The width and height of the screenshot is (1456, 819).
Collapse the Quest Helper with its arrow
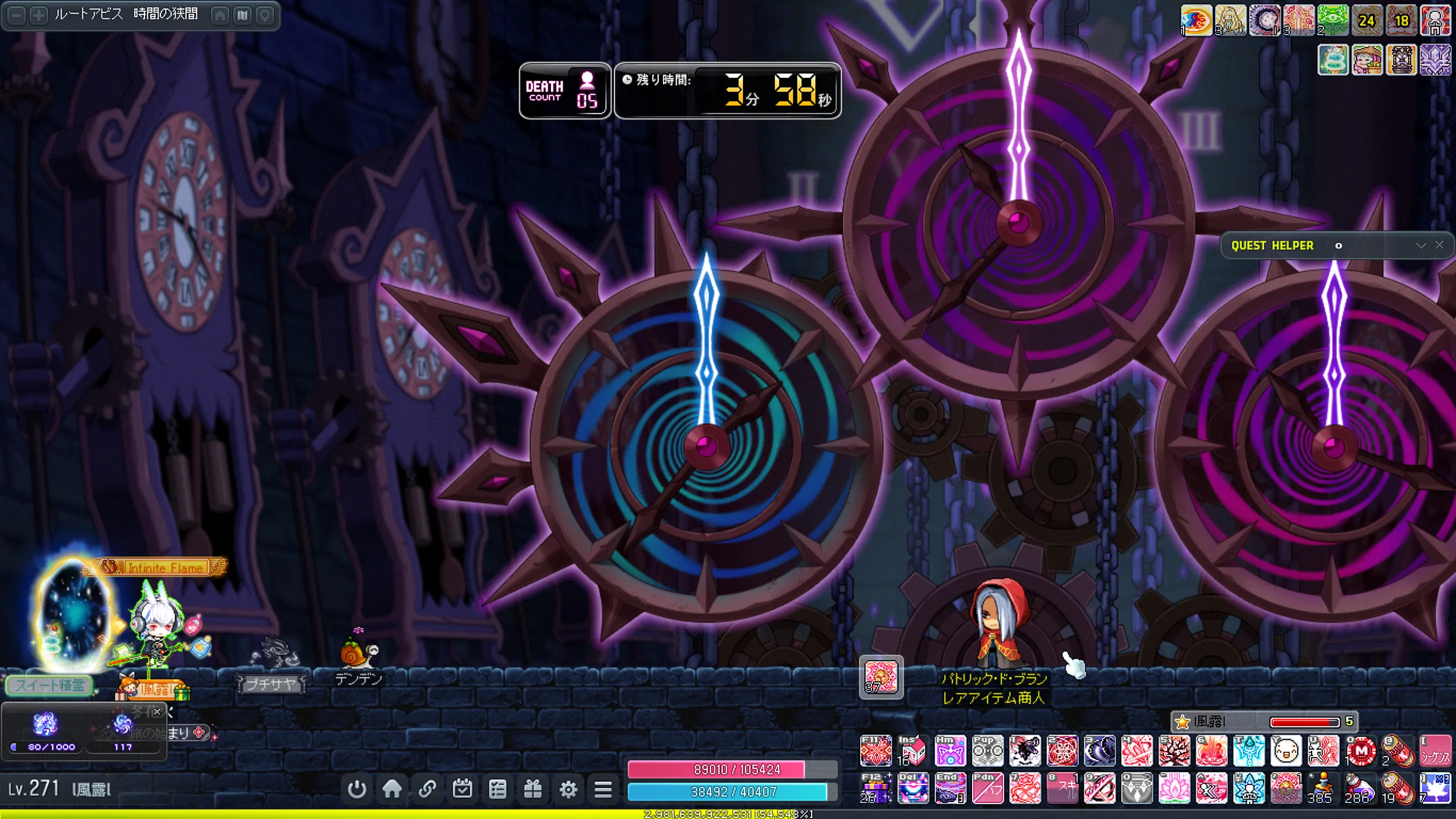point(1421,245)
